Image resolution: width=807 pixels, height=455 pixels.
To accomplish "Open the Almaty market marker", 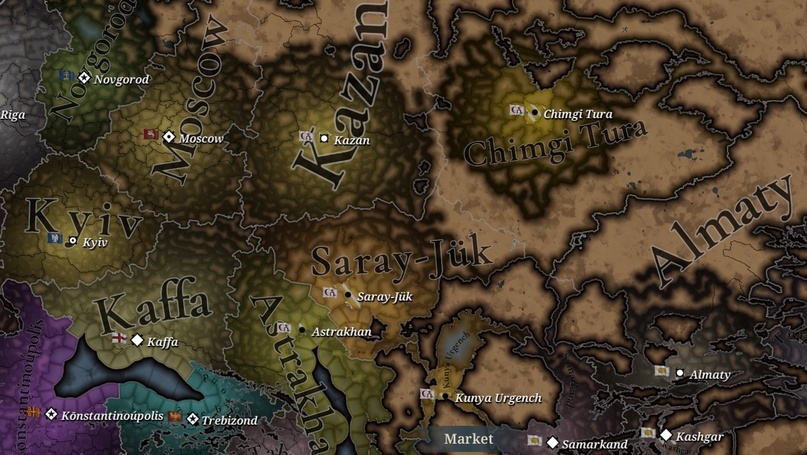I will coord(680,374).
